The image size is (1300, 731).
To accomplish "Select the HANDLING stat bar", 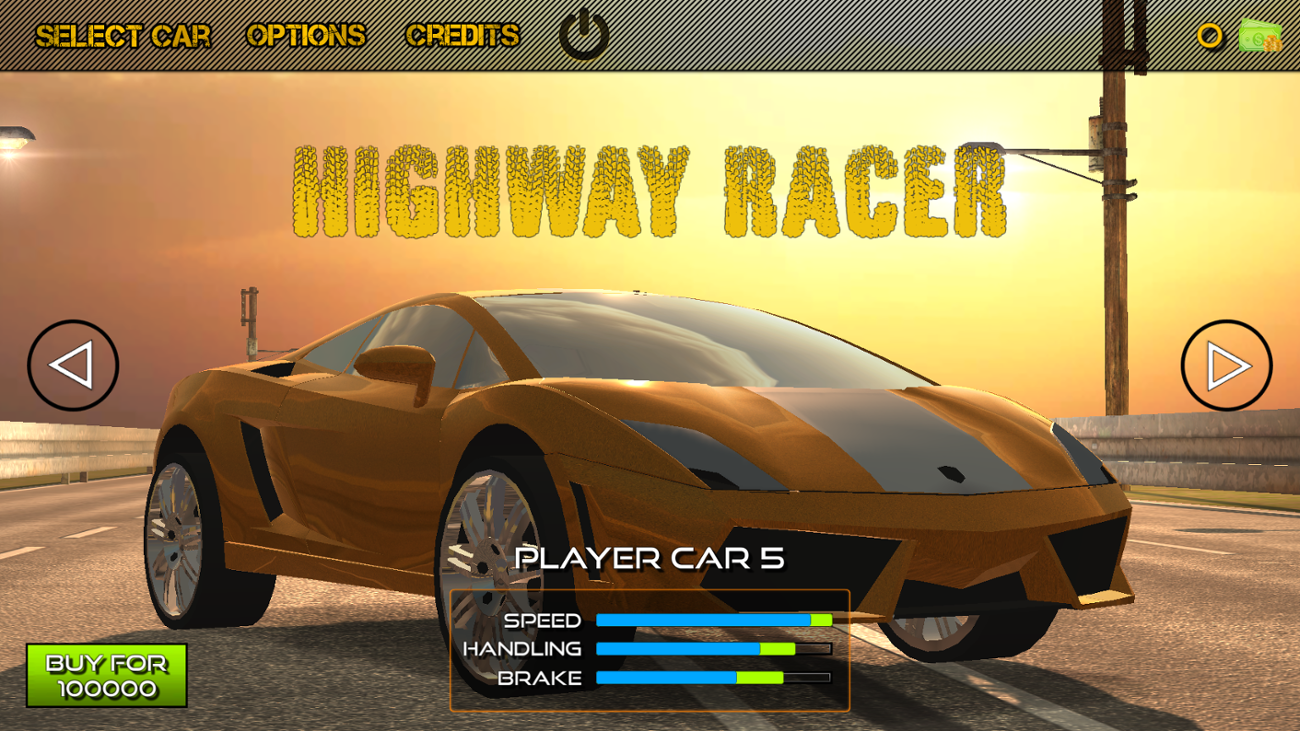I will [x=712, y=649].
